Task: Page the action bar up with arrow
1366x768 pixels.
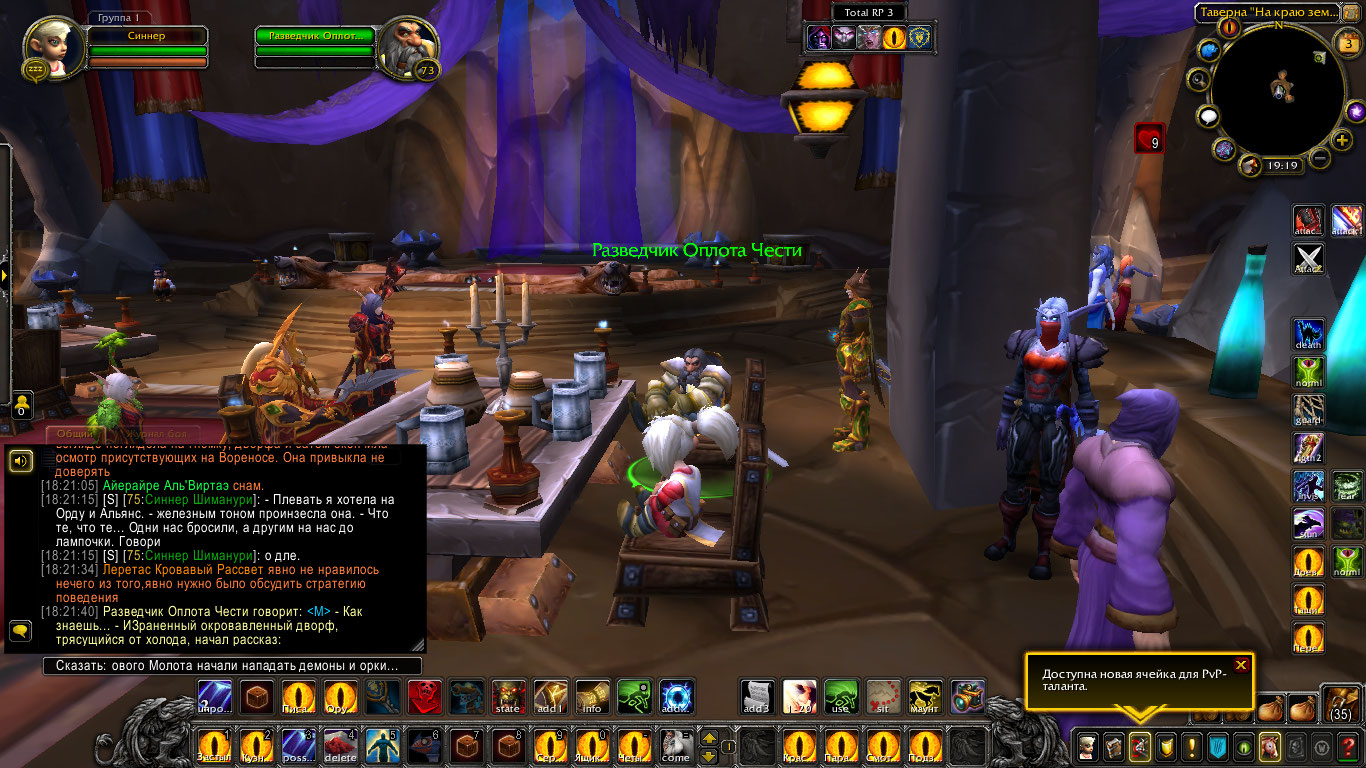Action: click(x=710, y=738)
